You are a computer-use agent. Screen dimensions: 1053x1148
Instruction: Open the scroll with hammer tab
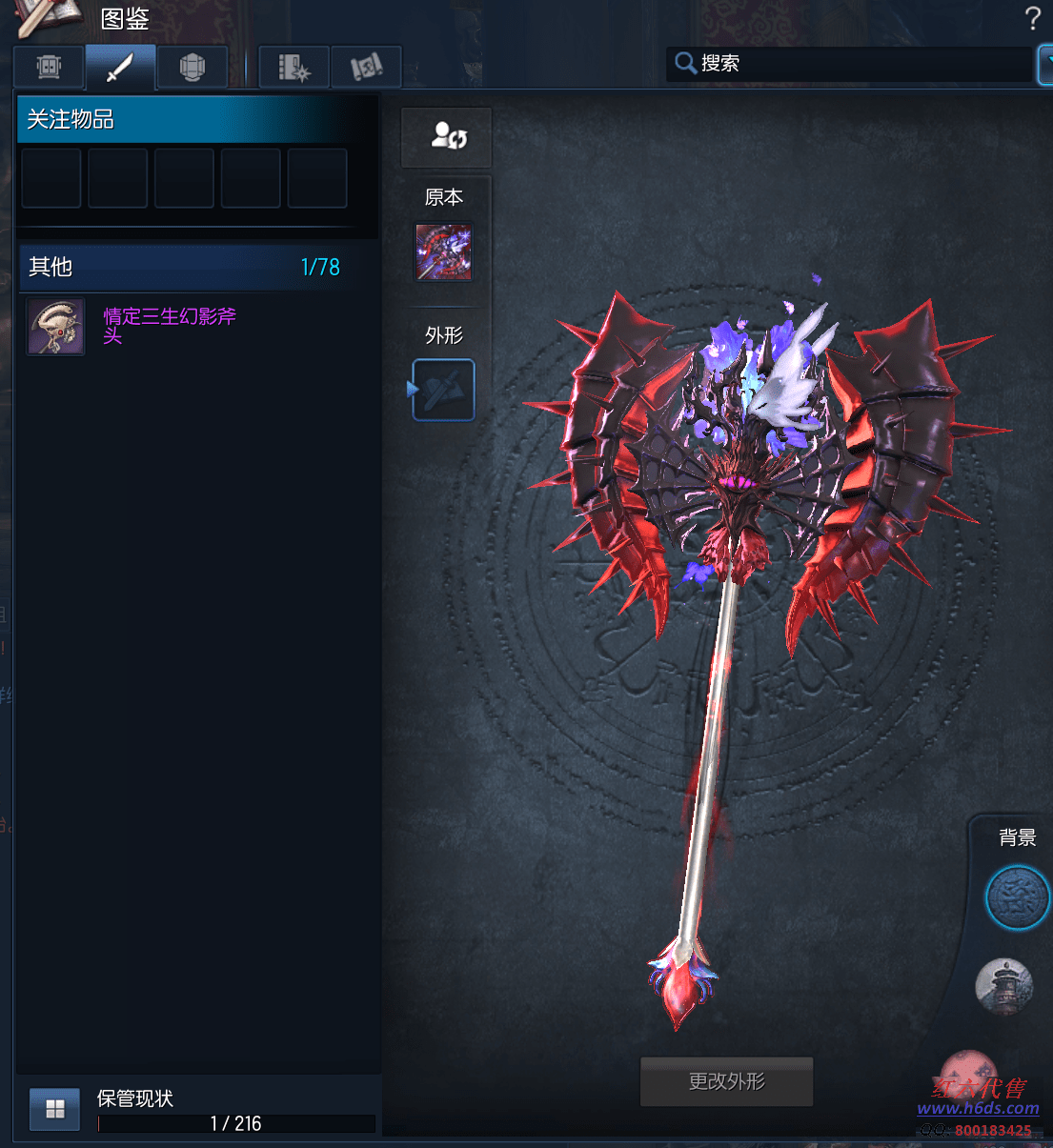[366, 67]
